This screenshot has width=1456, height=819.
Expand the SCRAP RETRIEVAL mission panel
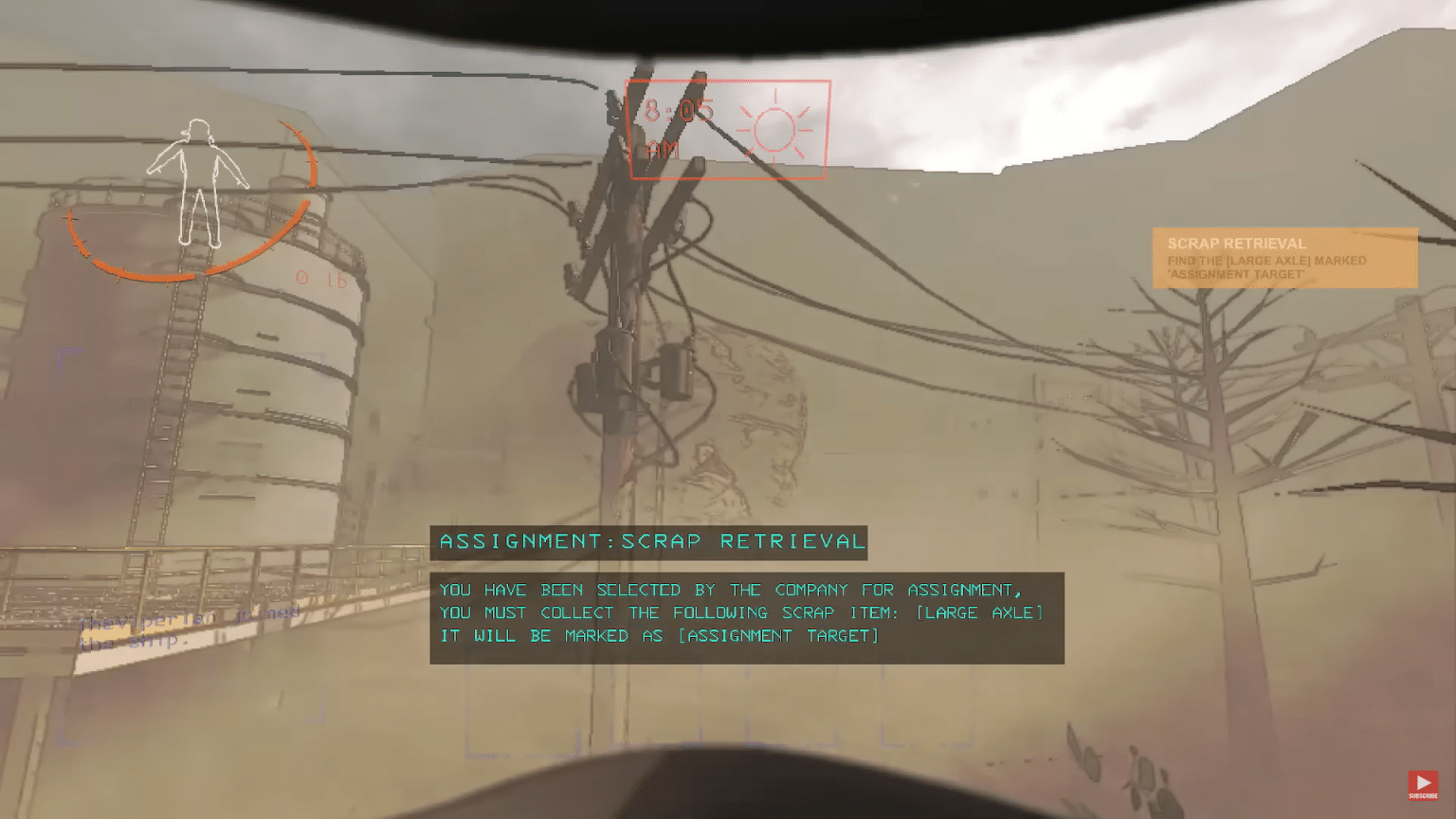[x=1285, y=258]
